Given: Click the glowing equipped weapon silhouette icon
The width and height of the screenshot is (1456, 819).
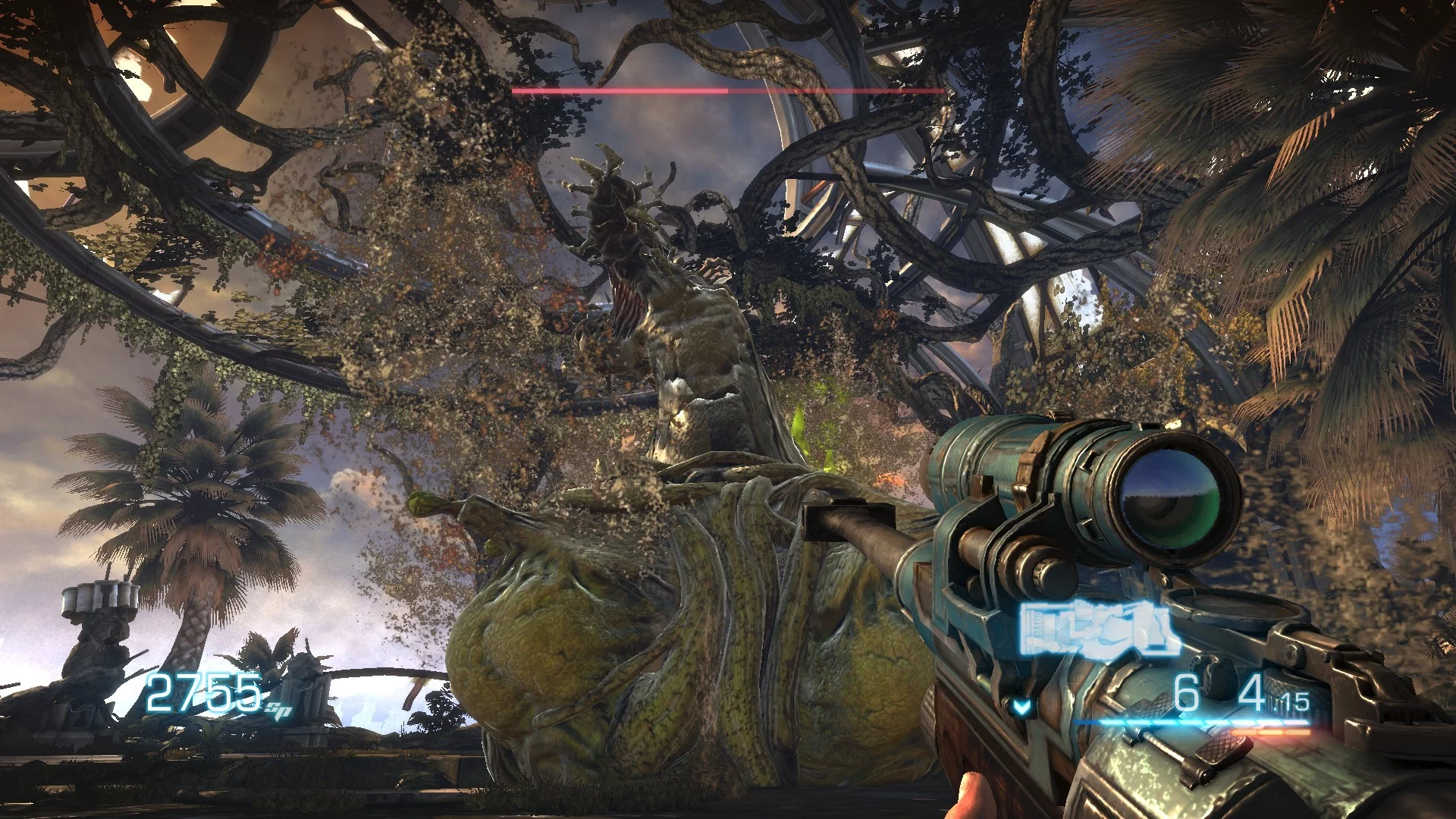Looking at the screenshot, I should coord(1098,629).
